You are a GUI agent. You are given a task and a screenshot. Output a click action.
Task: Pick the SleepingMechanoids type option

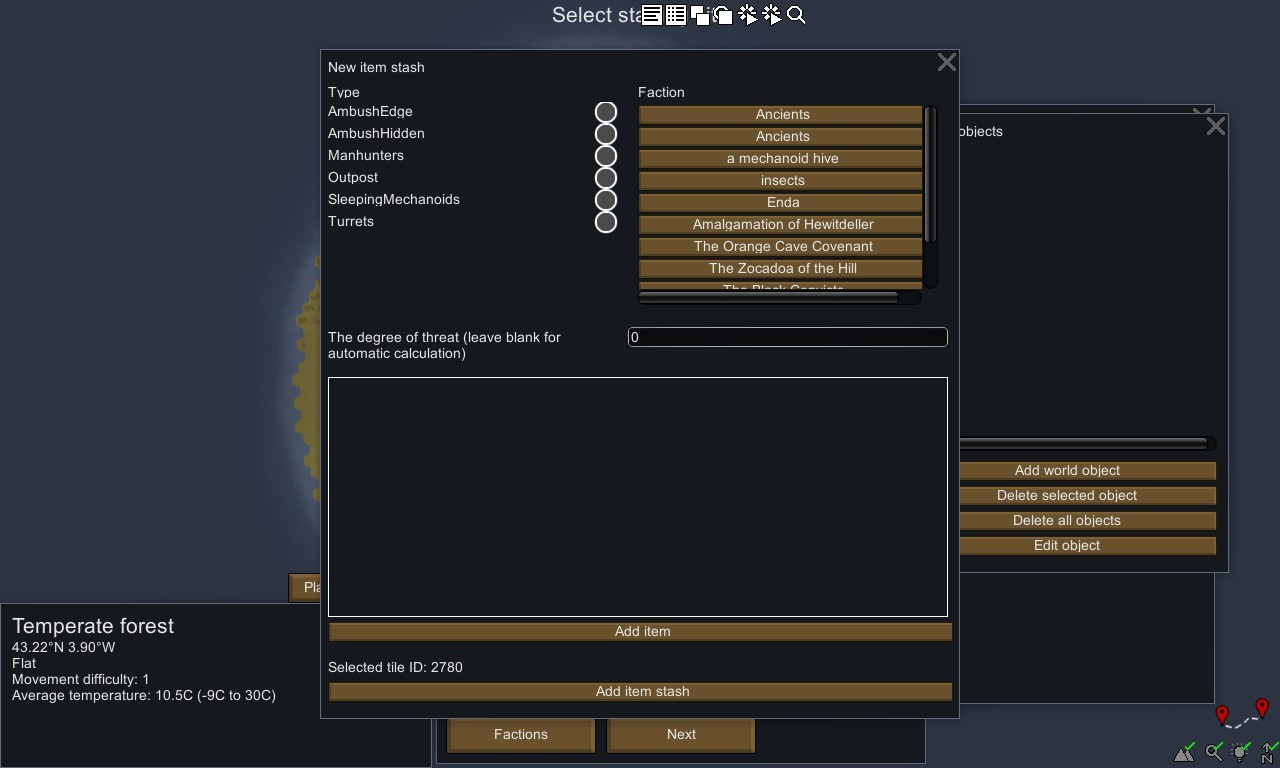click(605, 200)
